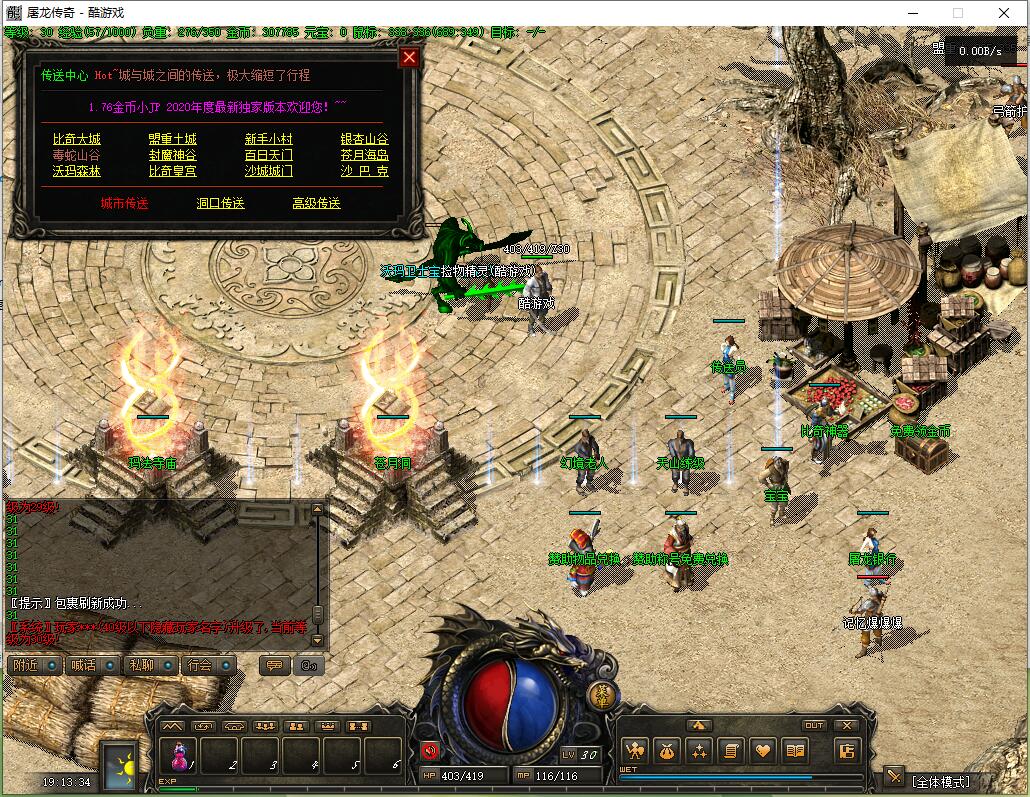The image size is (1030, 797).
Task: Switch to 高级传送 teleport category
Action: point(316,203)
